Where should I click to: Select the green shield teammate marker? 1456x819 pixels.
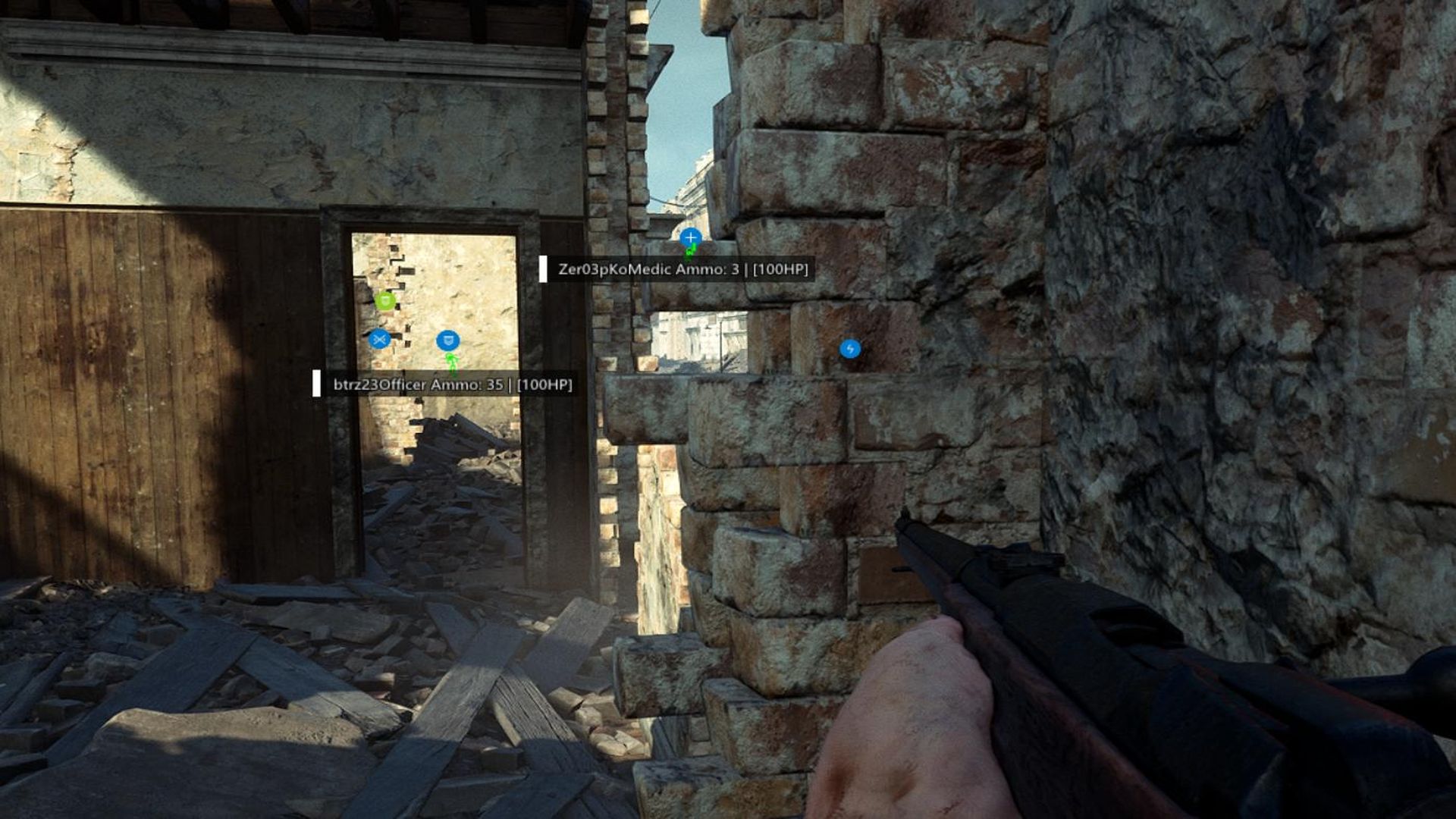click(385, 302)
